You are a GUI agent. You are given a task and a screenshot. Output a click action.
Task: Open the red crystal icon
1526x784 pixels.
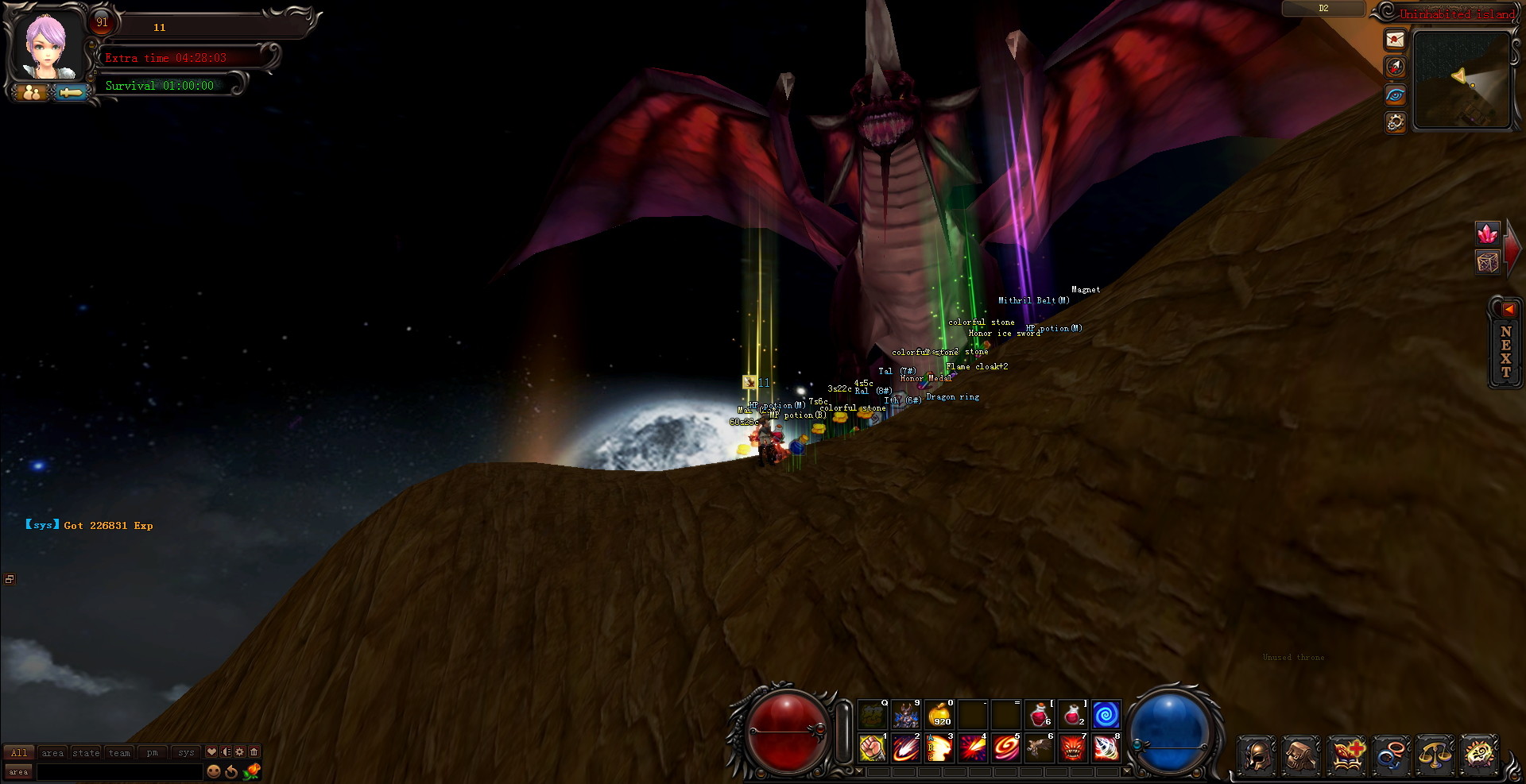pos(1487,234)
